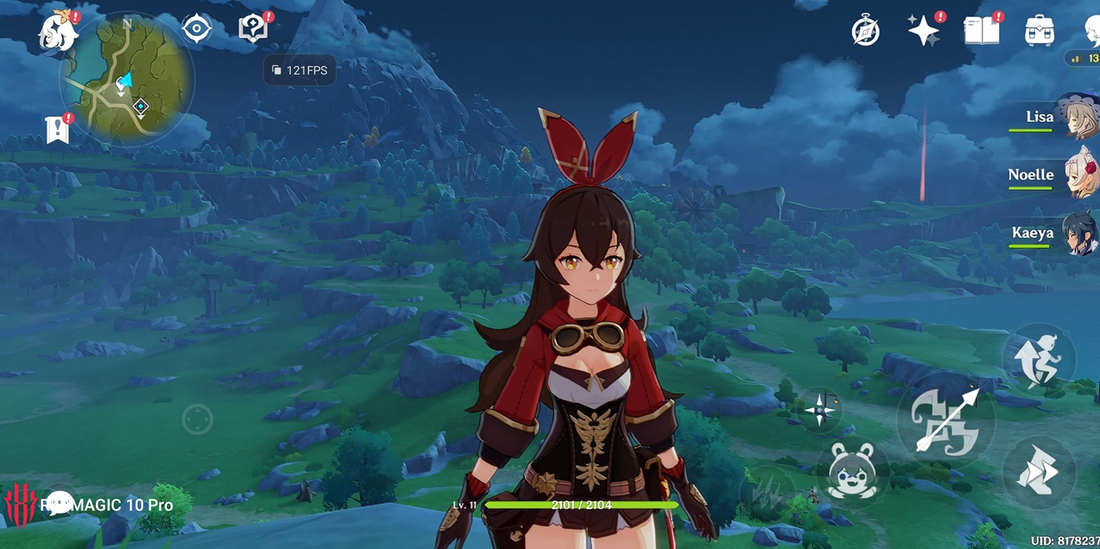
Task: Fire the bow normal attack button
Action: [945, 419]
